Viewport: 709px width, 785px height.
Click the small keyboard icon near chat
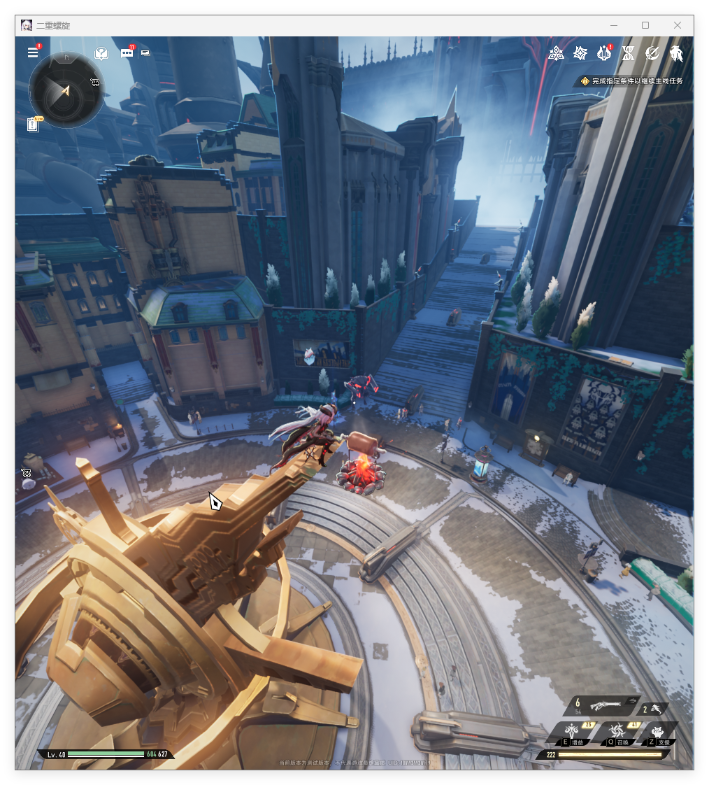[x=146, y=52]
